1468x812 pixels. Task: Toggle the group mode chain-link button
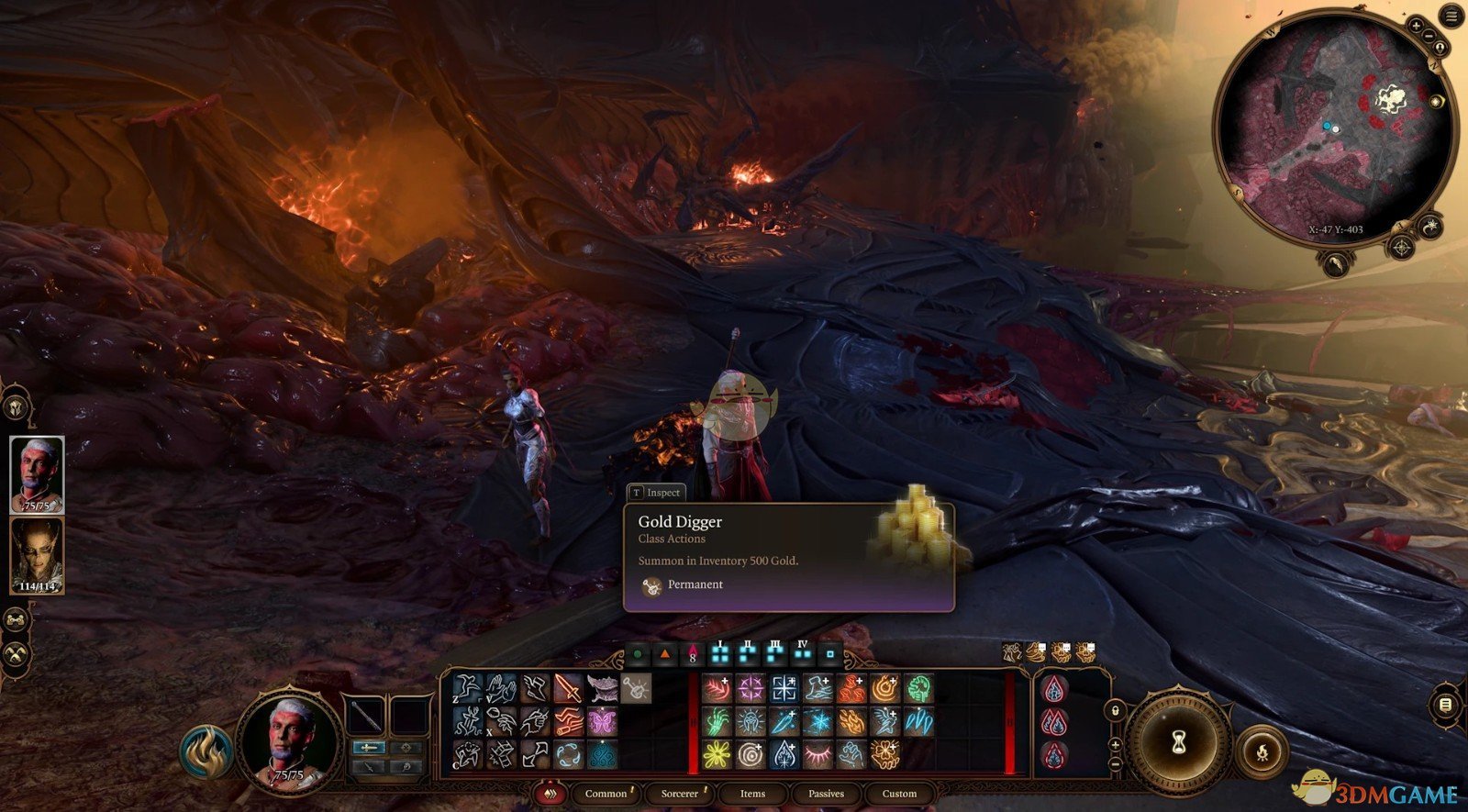16,620
